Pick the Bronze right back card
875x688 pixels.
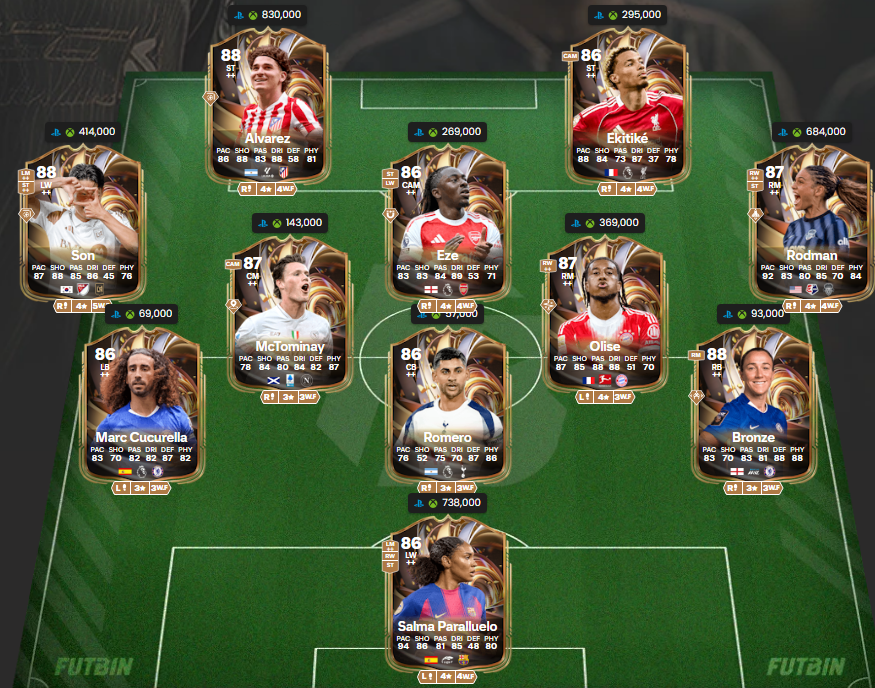[x=753, y=402]
